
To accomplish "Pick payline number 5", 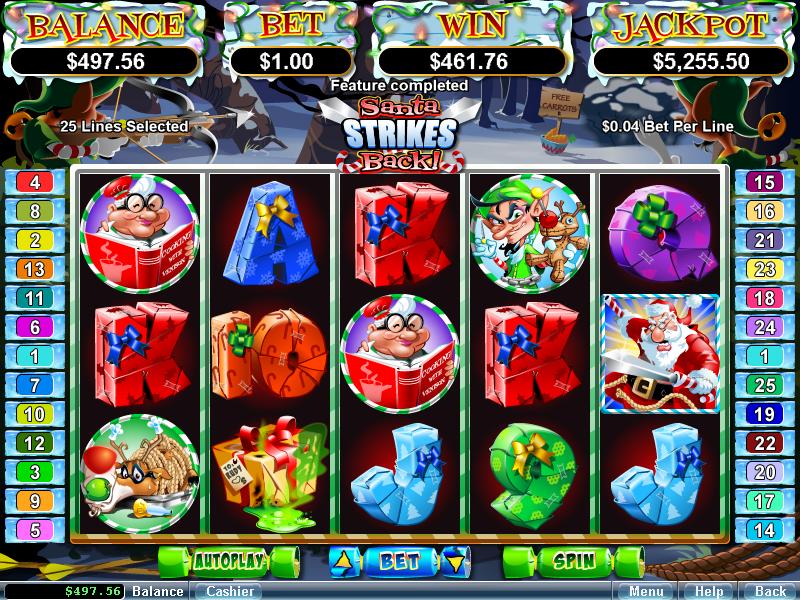I will coord(35,531).
